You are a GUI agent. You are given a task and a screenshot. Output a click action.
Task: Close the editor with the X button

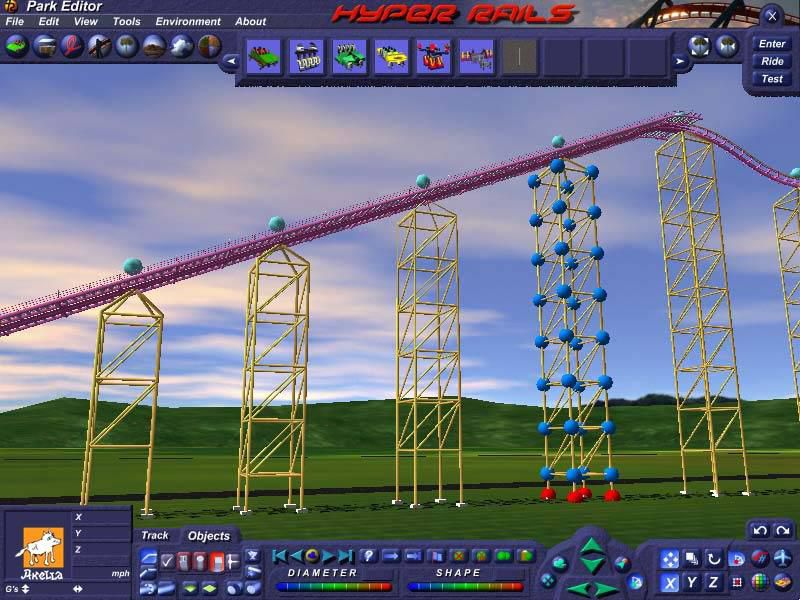click(771, 16)
